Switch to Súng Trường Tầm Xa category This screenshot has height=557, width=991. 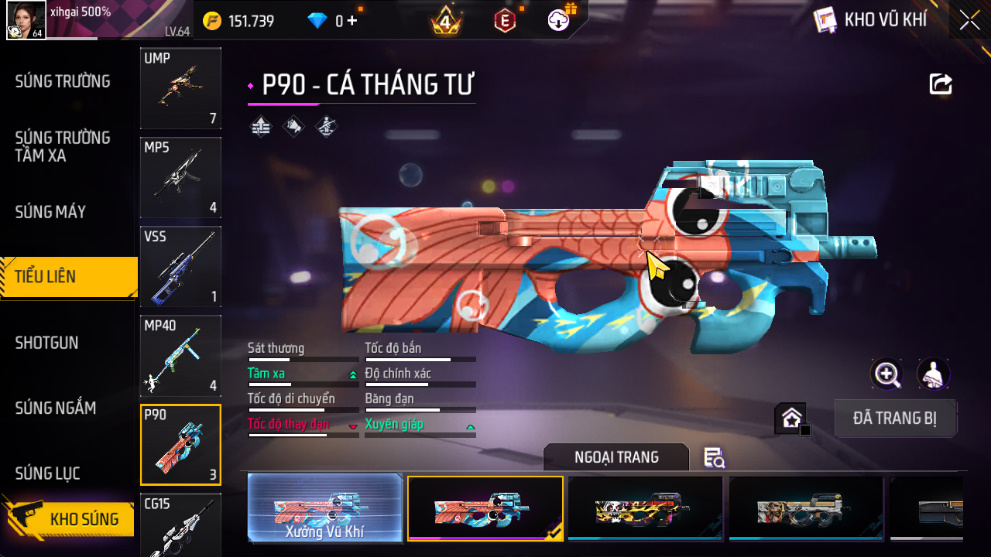coord(62,146)
